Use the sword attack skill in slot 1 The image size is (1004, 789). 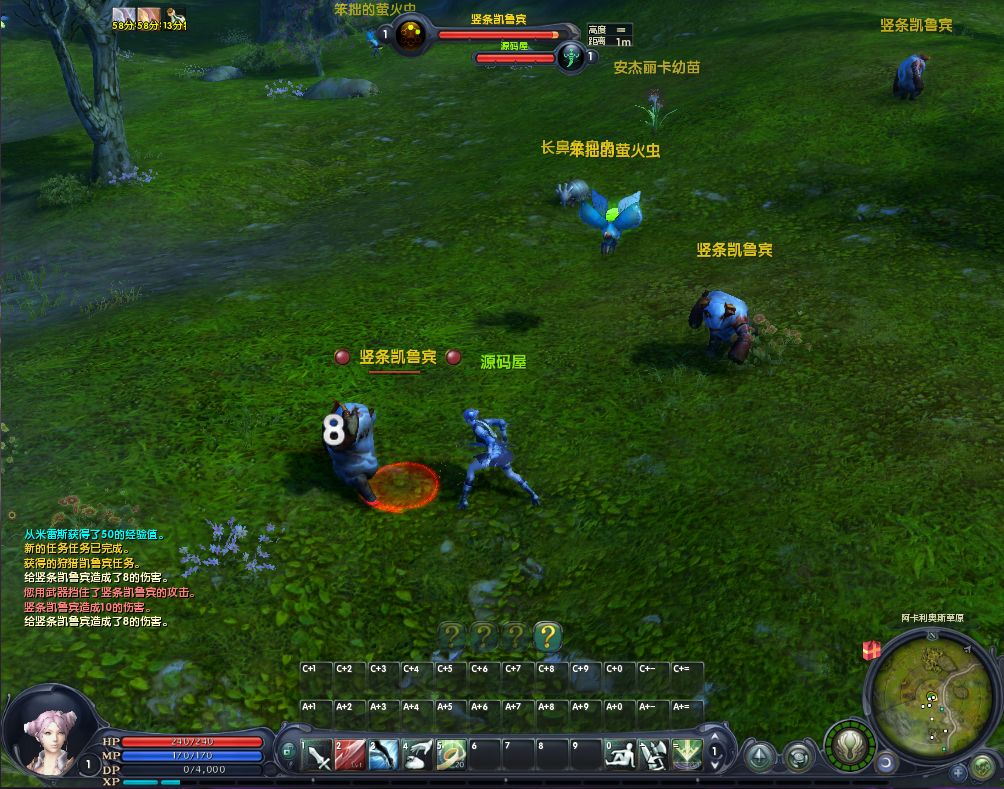coord(317,754)
